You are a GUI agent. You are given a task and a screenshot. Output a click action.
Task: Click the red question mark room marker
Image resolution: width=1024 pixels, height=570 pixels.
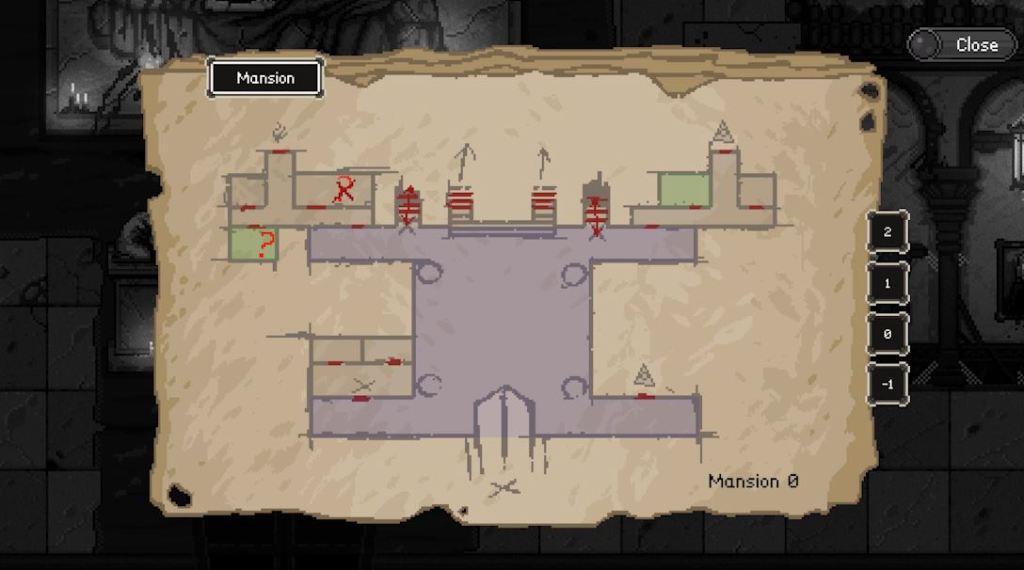pos(263,244)
